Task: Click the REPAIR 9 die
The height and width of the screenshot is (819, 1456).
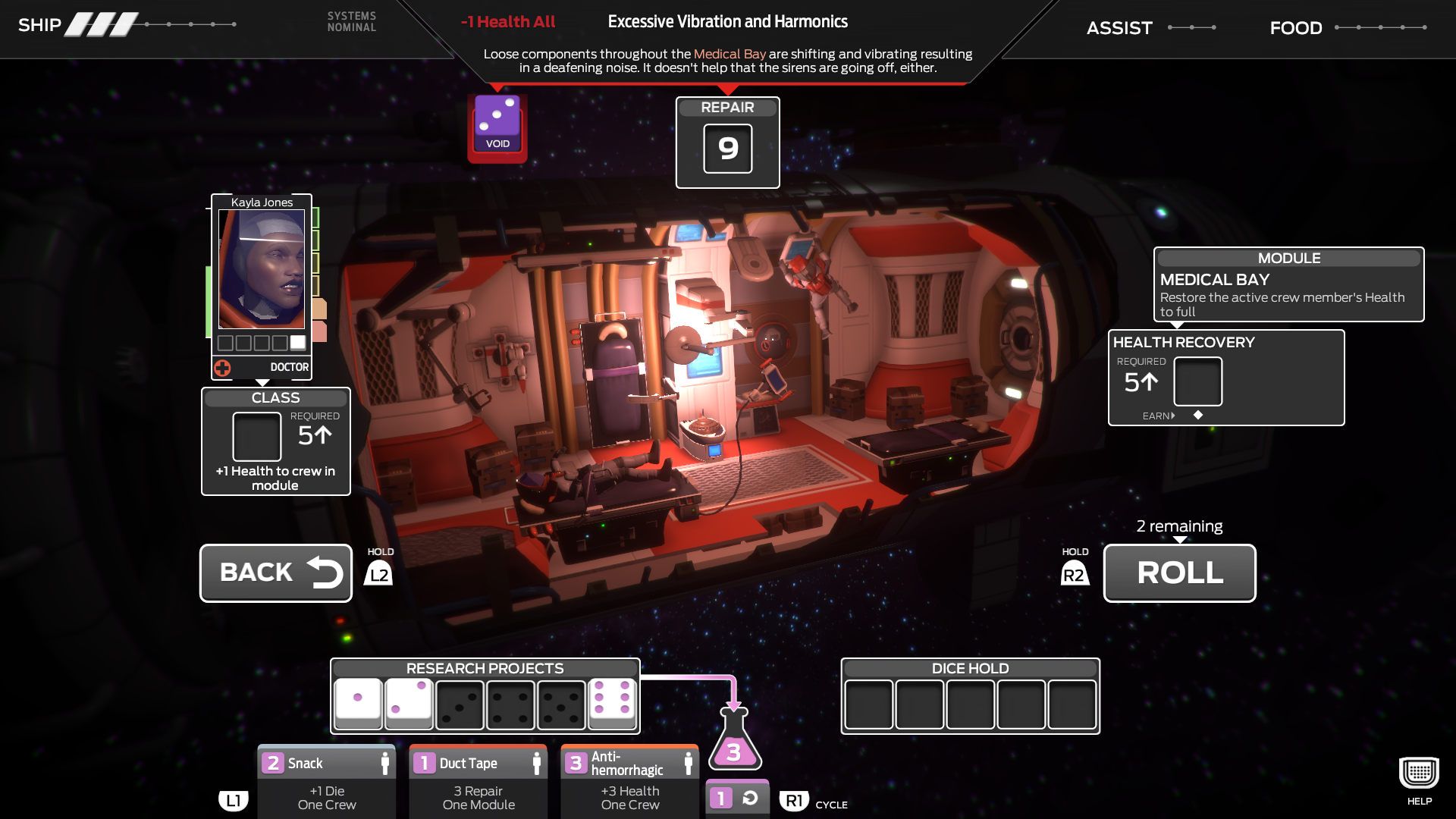Action: 727,149
